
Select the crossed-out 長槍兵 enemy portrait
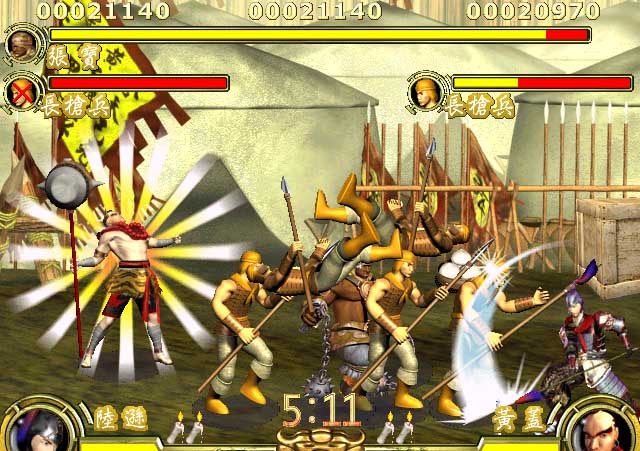coord(21,92)
